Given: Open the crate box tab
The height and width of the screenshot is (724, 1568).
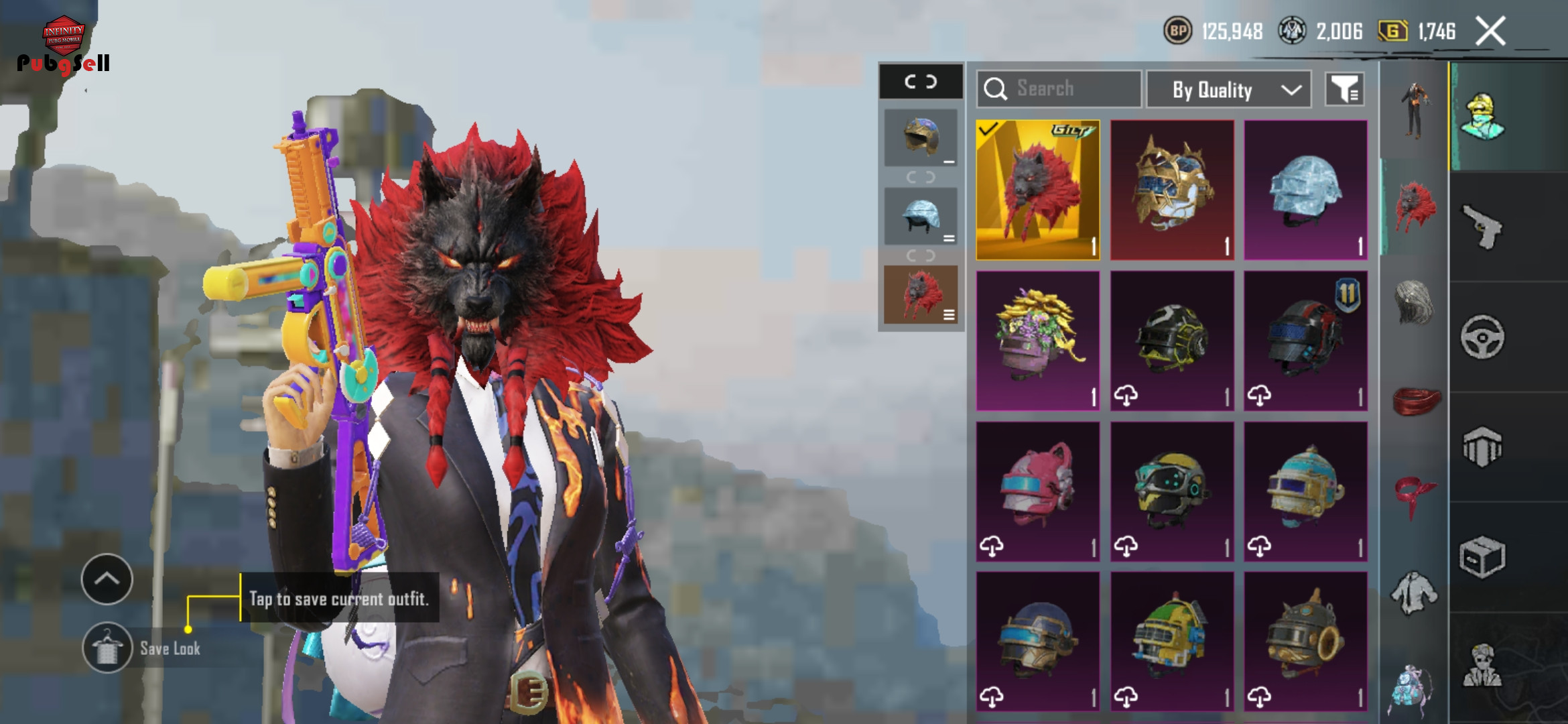Looking at the screenshot, I should (x=1482, y=556).
